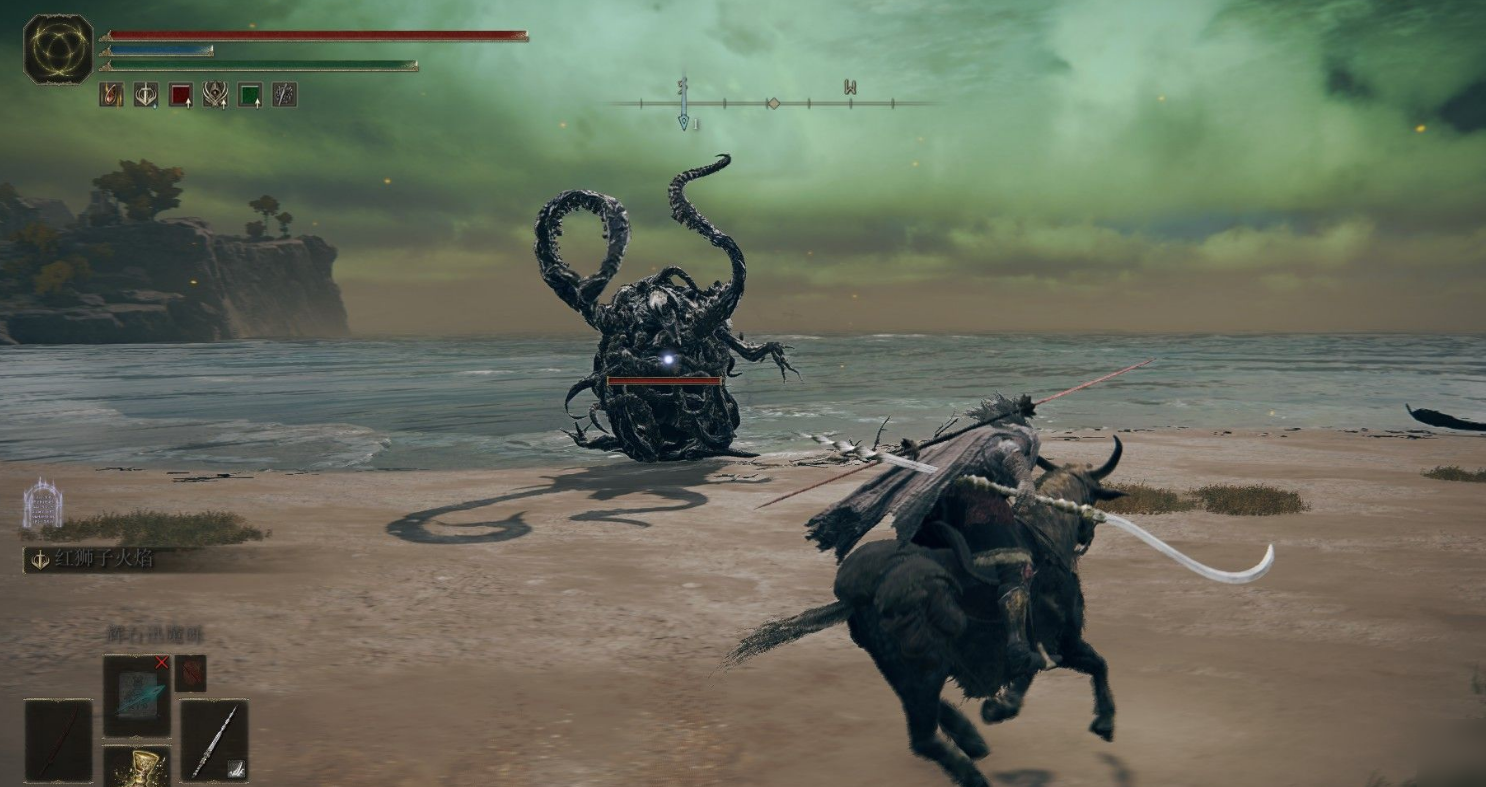The image size is (1486, 787).
Task: Select the right-hand spear weapon slot
Action: [214, 740]
